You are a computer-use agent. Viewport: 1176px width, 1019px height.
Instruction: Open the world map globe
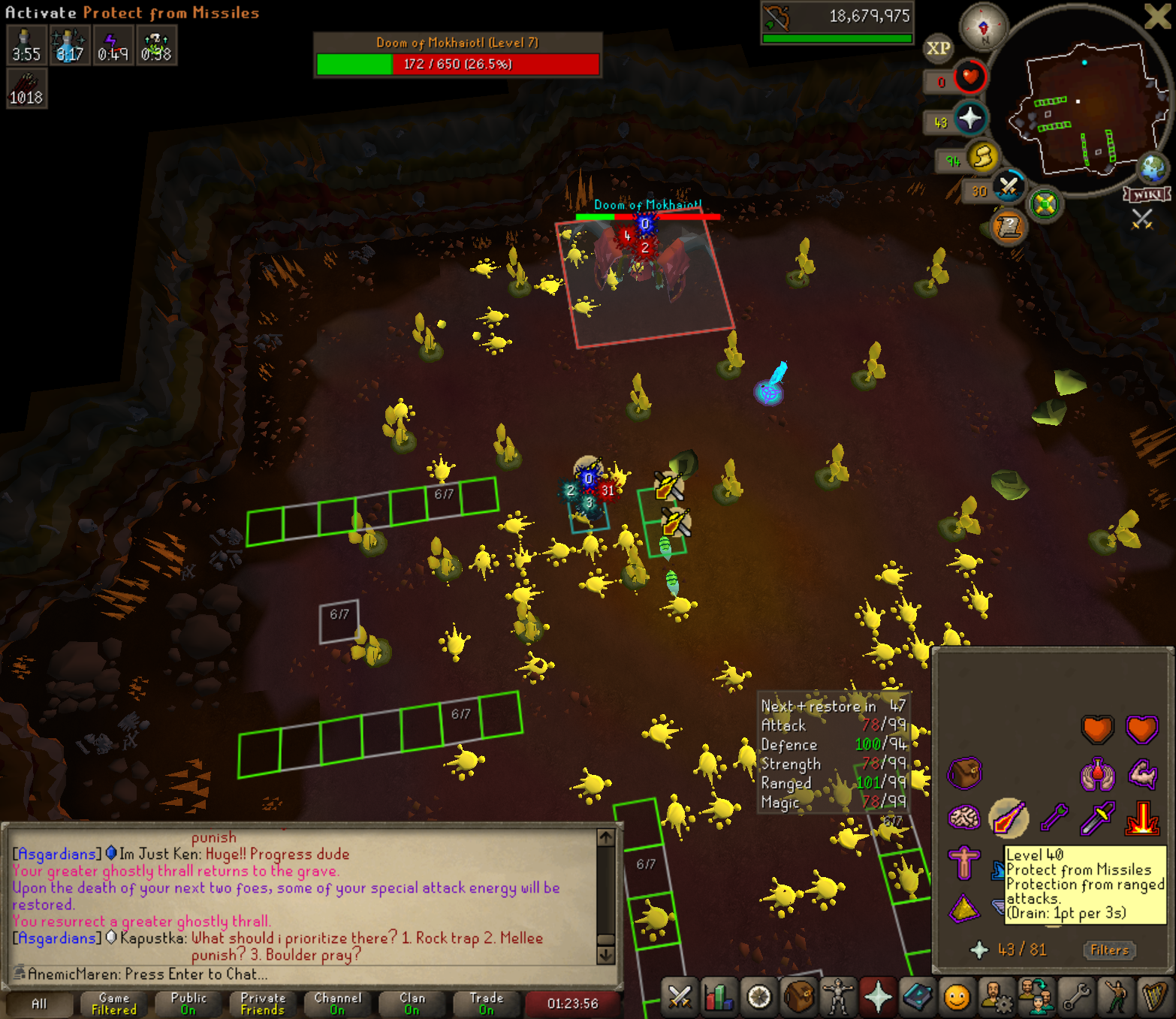coord(1153,168)
